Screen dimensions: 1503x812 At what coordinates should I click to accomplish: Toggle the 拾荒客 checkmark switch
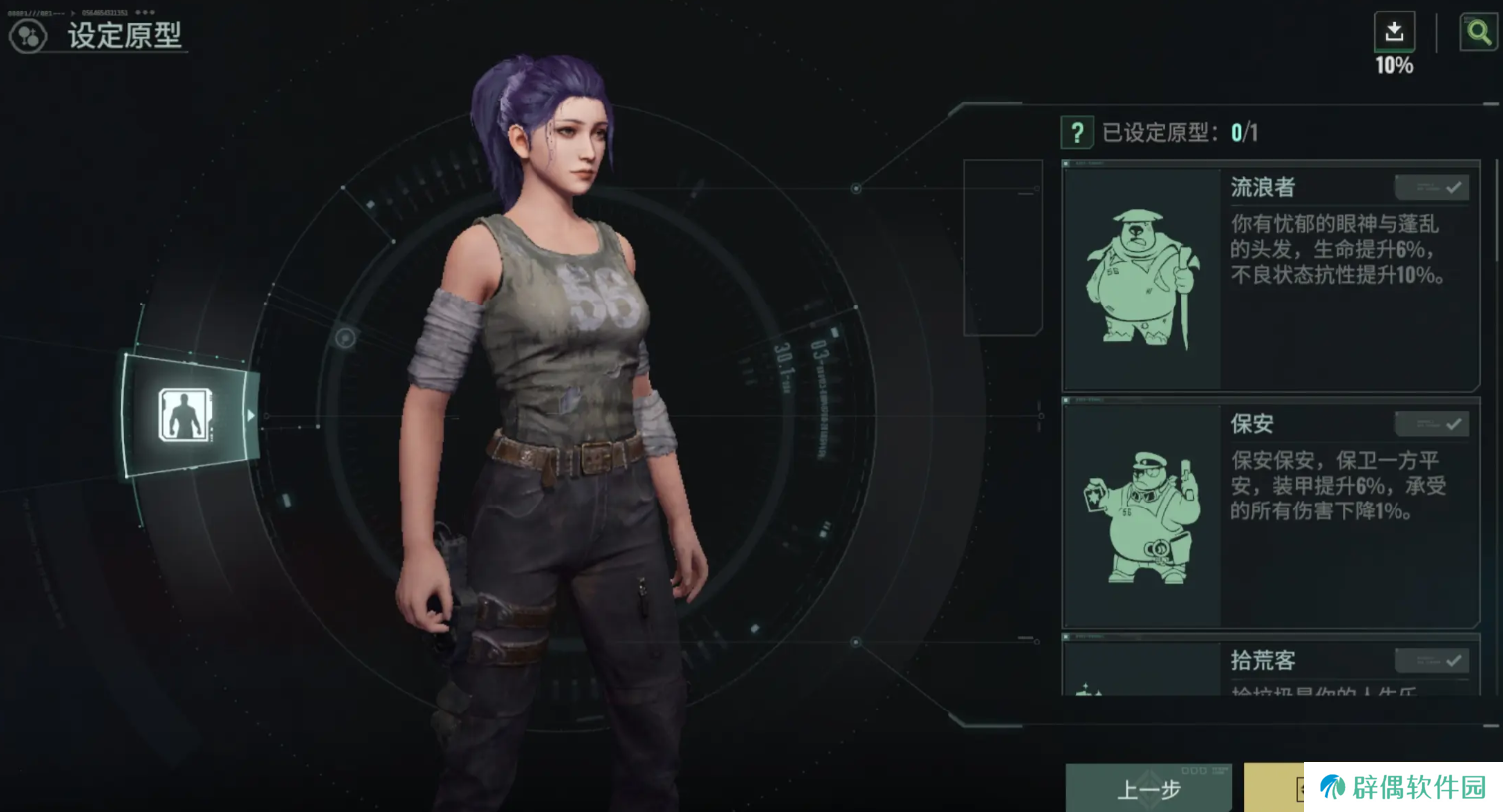pyautogui.click(x=1432, y=660)
